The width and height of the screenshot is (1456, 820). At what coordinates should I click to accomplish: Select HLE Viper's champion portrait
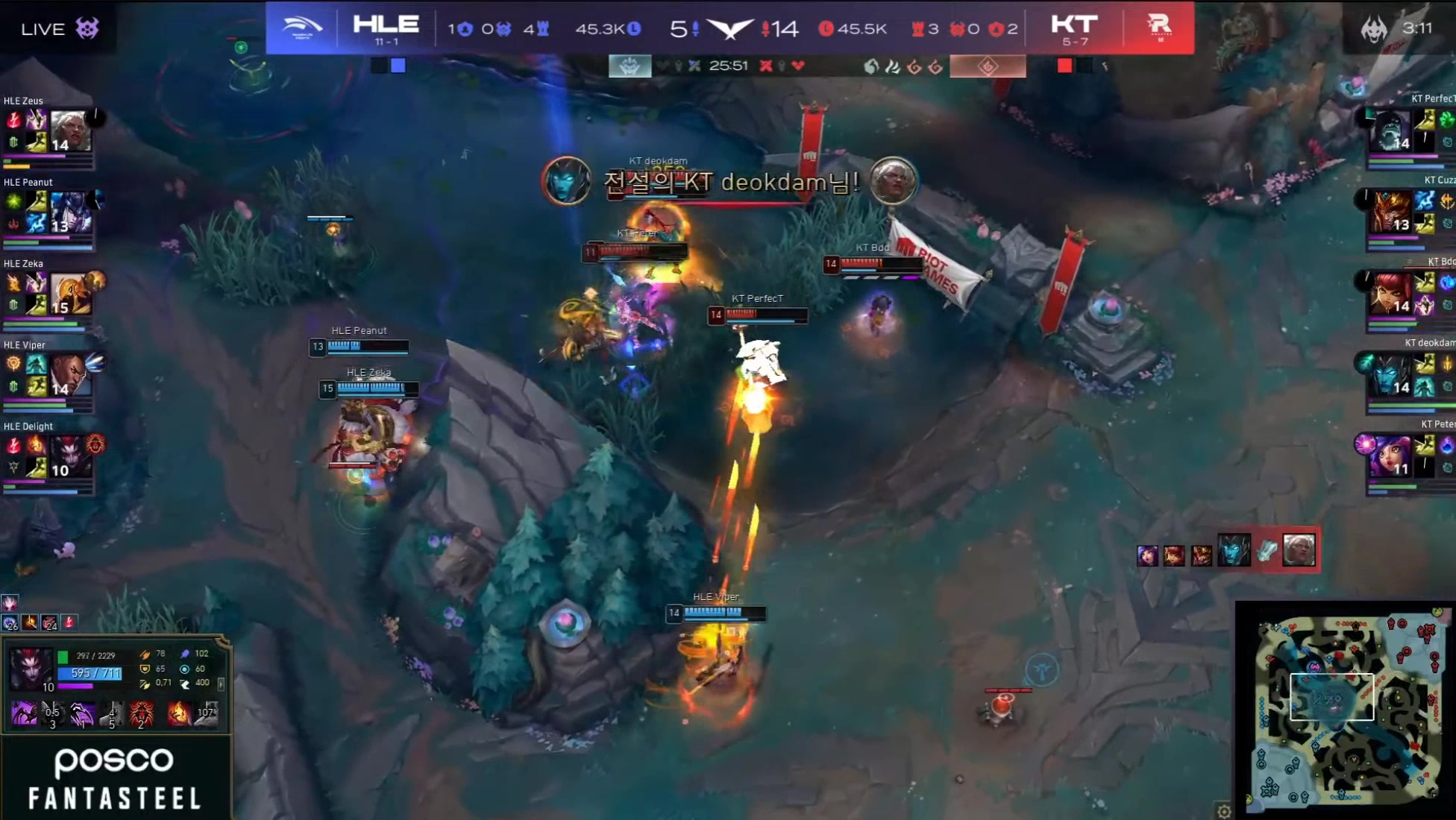[70, 375]
